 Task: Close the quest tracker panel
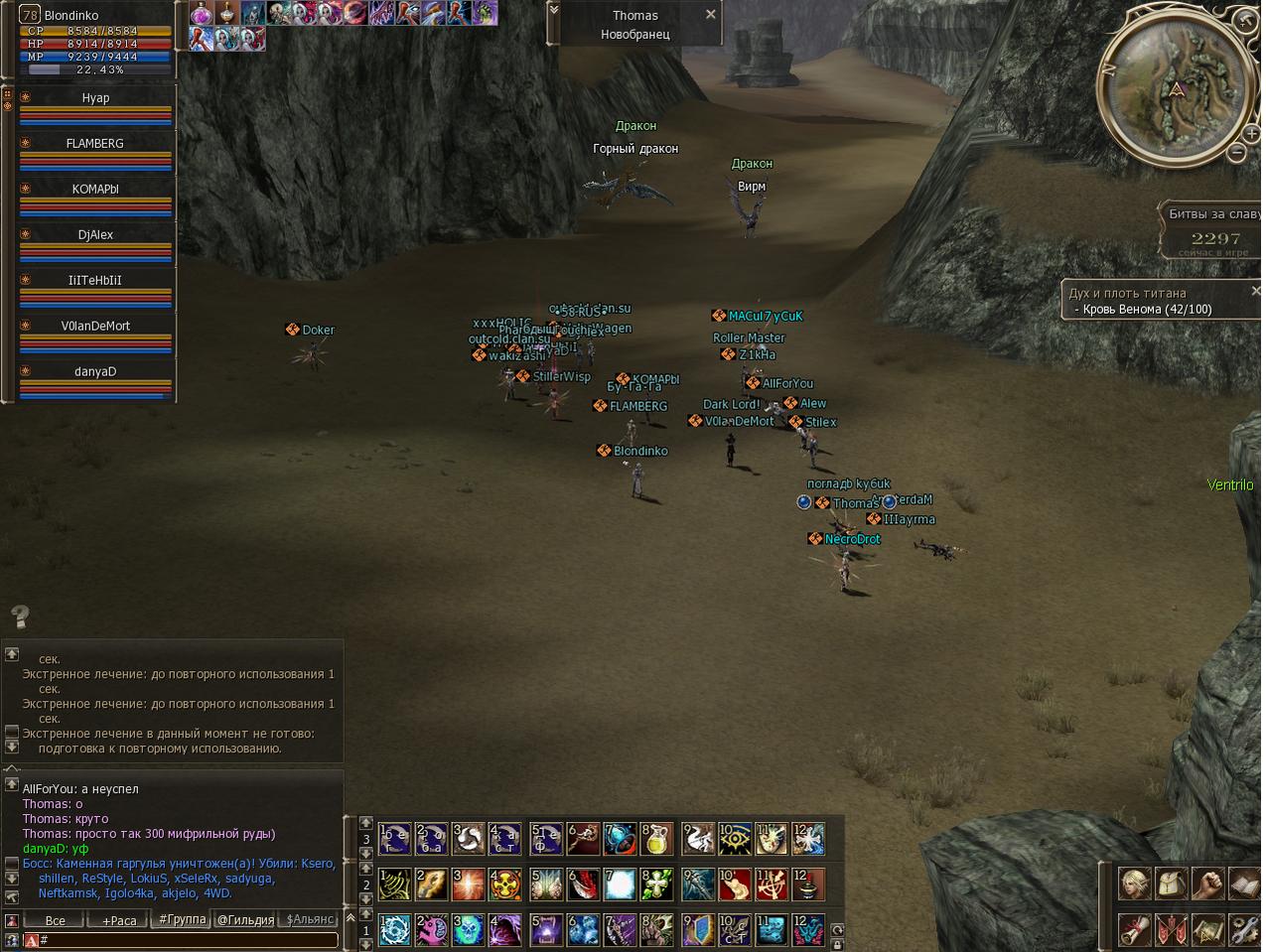(1256, 291)
